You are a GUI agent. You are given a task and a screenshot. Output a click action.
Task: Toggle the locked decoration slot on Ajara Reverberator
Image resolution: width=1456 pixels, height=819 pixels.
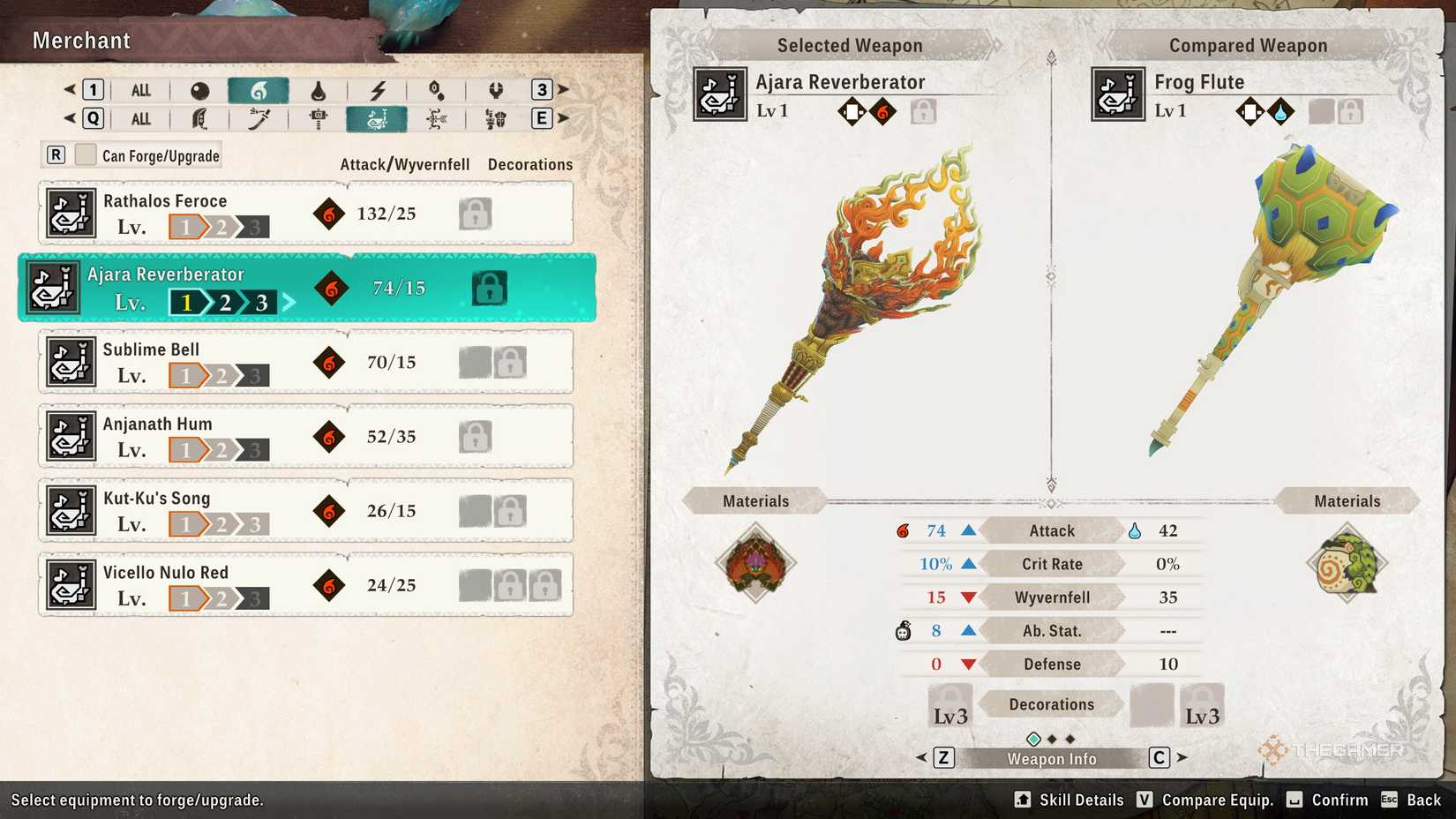(x=489, y=289)
